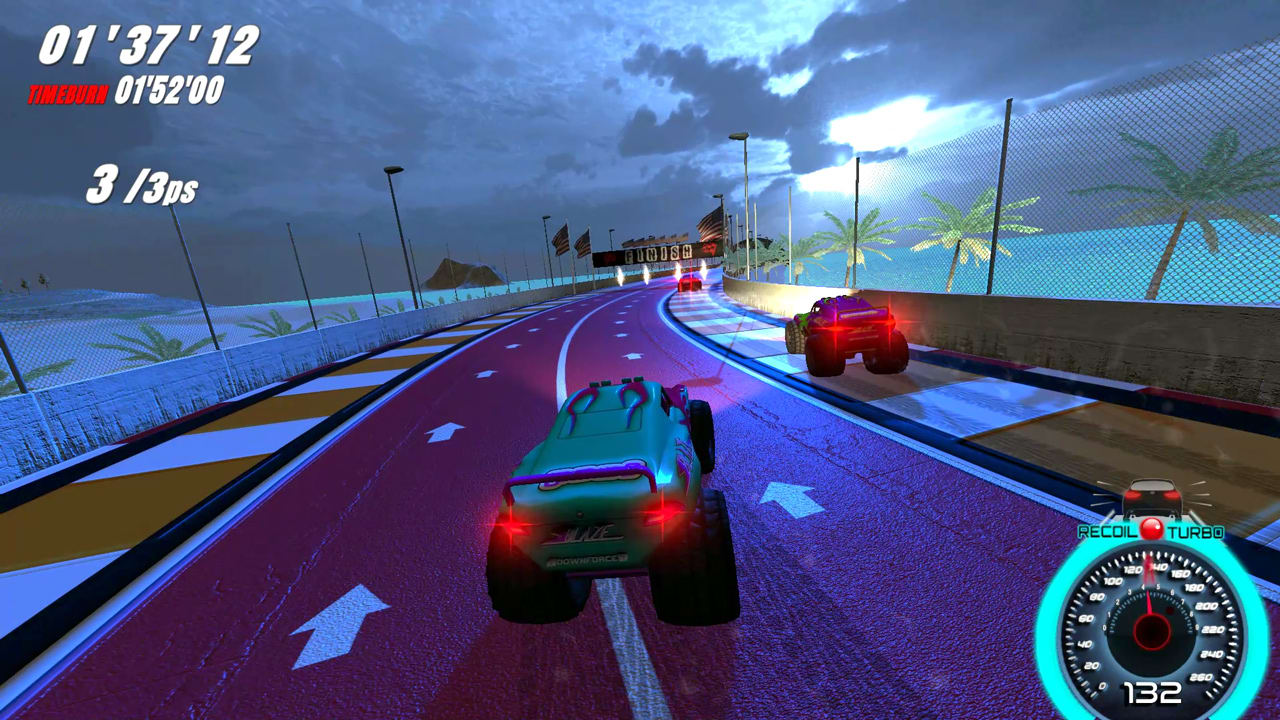The height and width of the screenshot is (720, 1280).
Task: Click the 260 mark on the speedometer
Action: tap(1199, 677)
